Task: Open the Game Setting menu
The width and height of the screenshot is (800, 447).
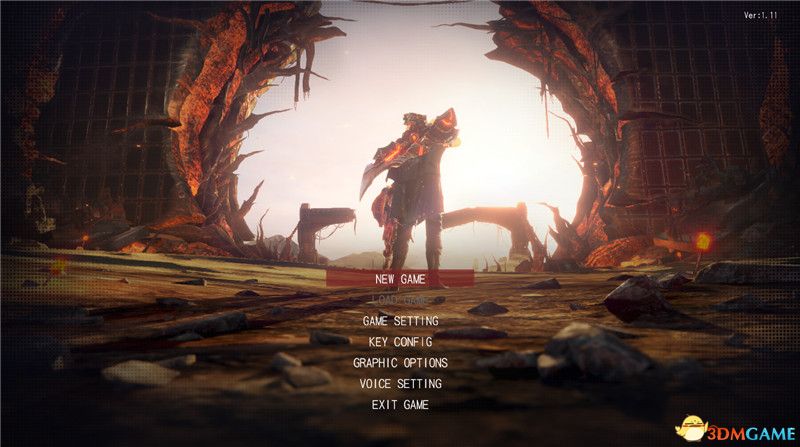Action: [400, 321]
